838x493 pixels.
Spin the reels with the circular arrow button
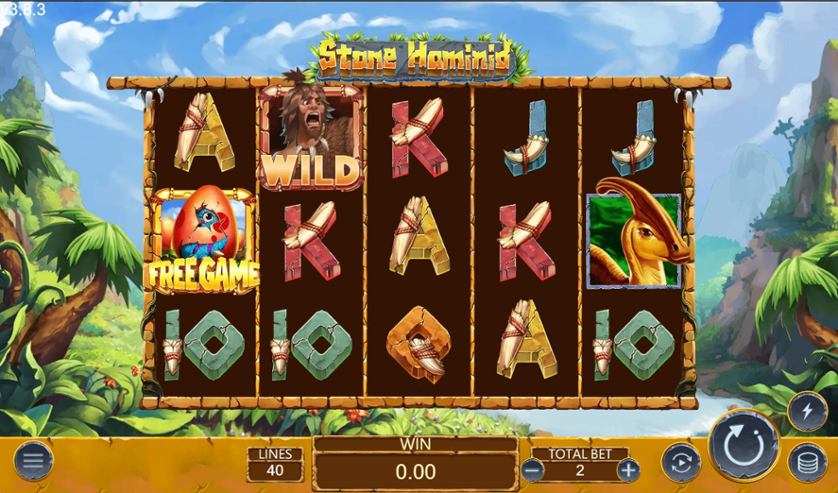[x=746, y=446]
